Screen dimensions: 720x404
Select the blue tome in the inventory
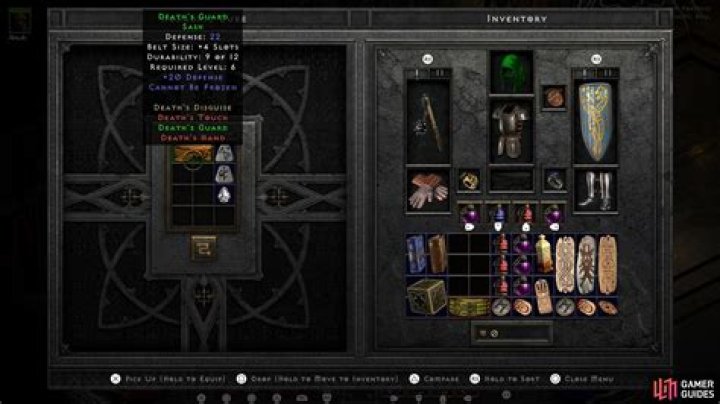[x=417, y=256]
